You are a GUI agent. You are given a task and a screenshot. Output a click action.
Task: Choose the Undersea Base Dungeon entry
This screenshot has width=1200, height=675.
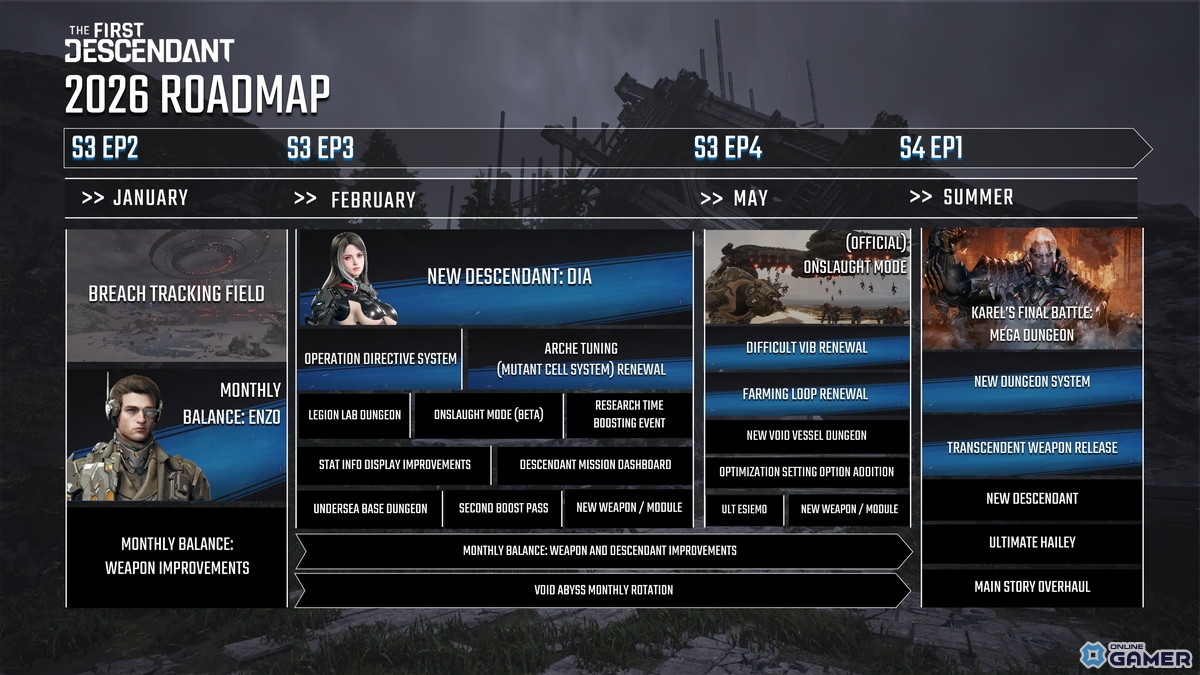click(369, 508)
